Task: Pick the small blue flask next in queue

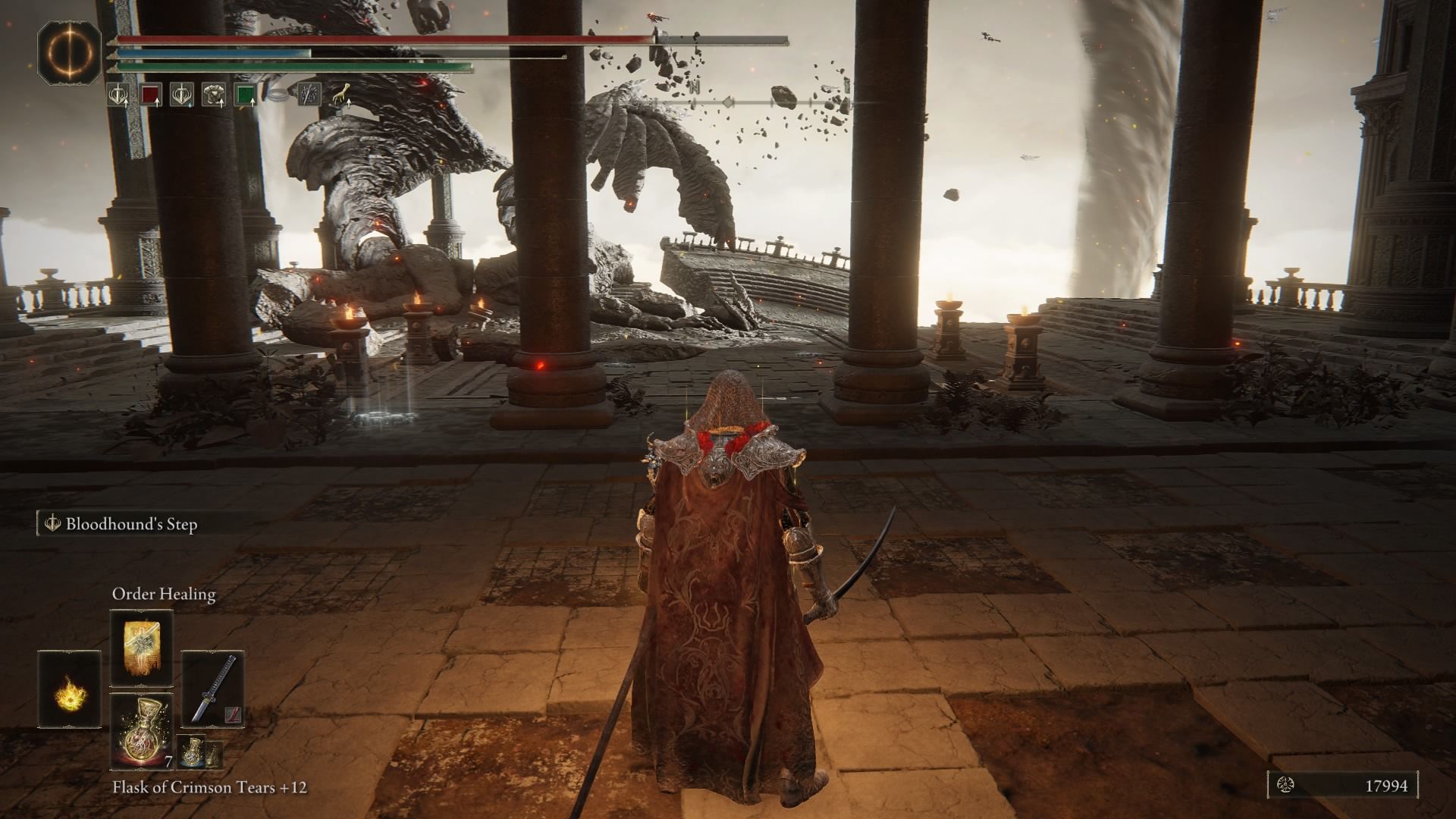Action: click(193, 754)
